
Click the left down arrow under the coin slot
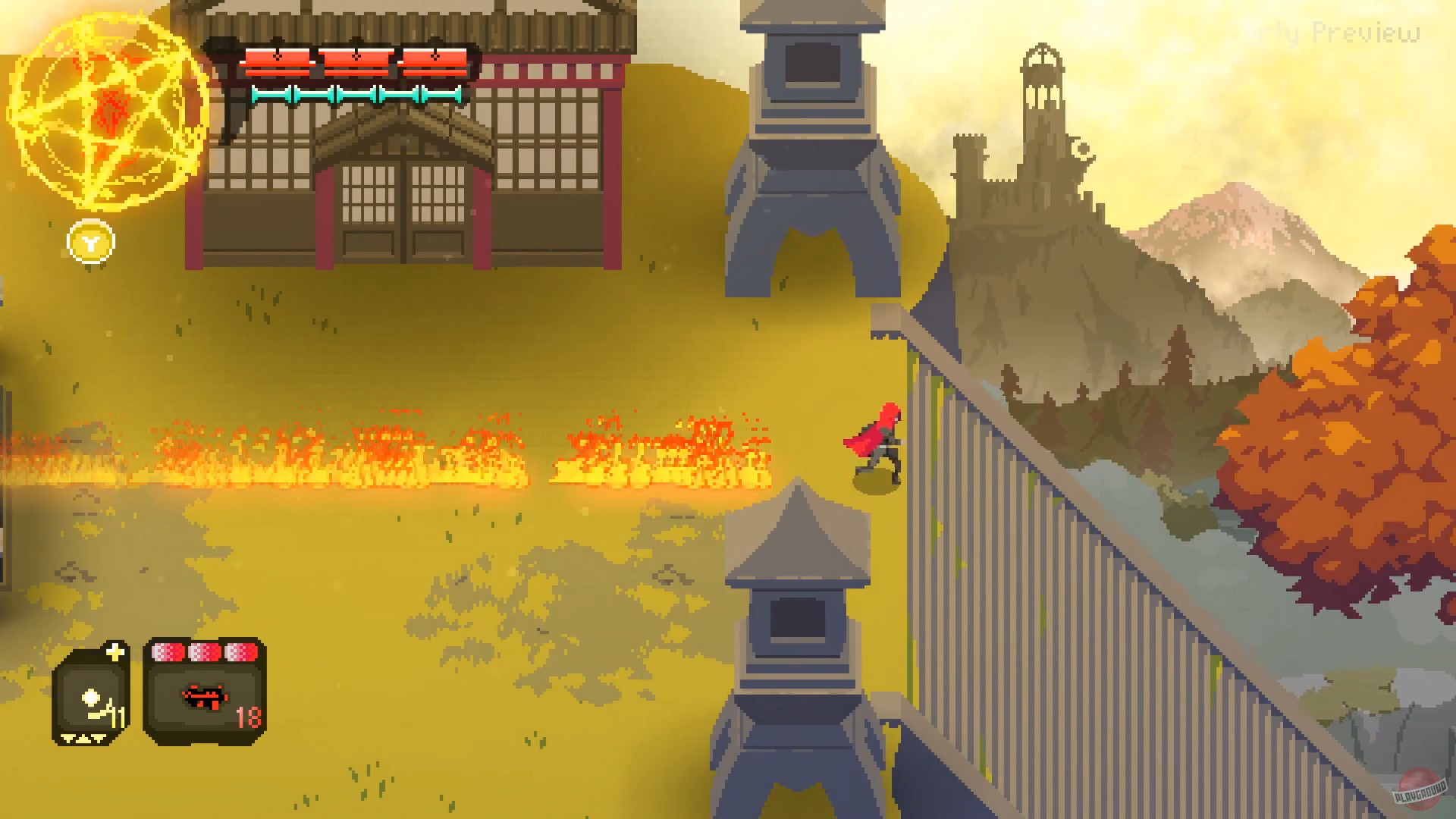point(67,739)
